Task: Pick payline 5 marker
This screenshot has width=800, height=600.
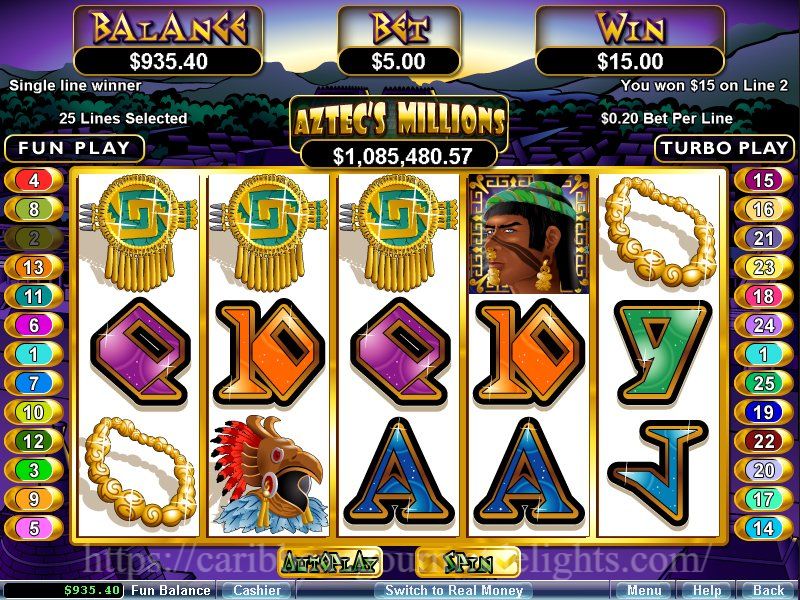Action: (x=34, y=528)
